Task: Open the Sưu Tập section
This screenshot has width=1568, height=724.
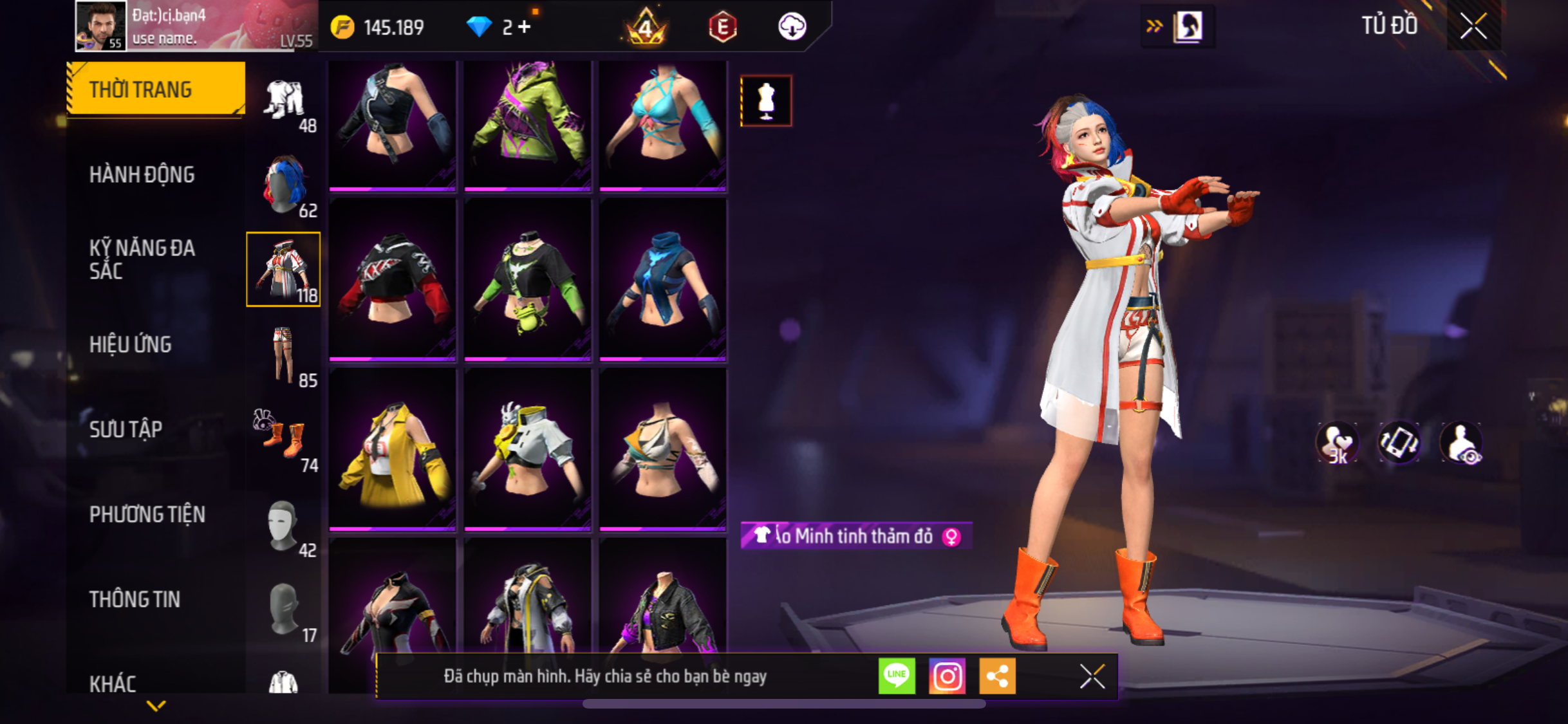Action: pyautogui.click(x=126, y=430)
